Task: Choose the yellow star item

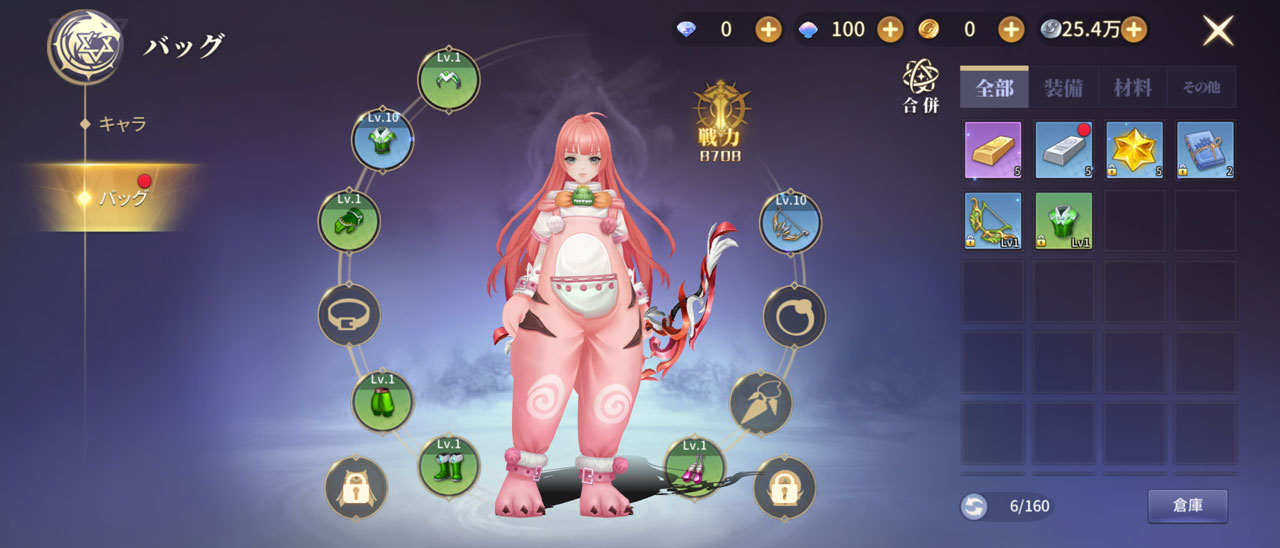Action: click(x=1134, y=150)
